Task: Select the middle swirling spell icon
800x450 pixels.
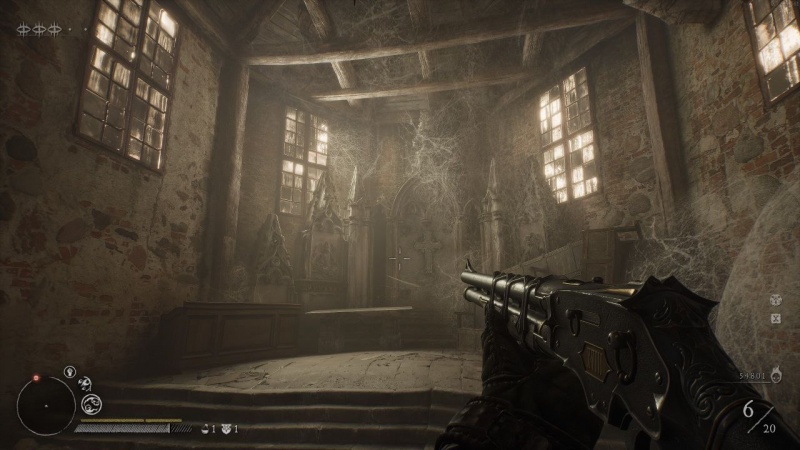Action: [x=84, y=382]
